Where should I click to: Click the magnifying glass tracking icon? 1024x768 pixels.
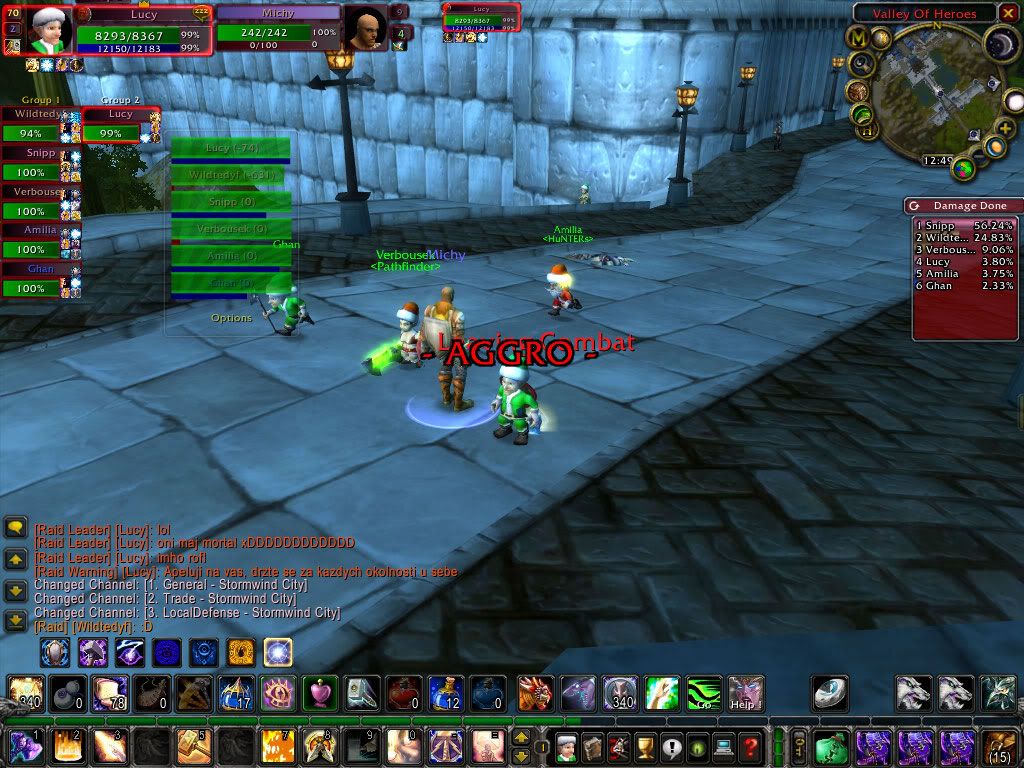pyautogui.click(x=863, y=64)
